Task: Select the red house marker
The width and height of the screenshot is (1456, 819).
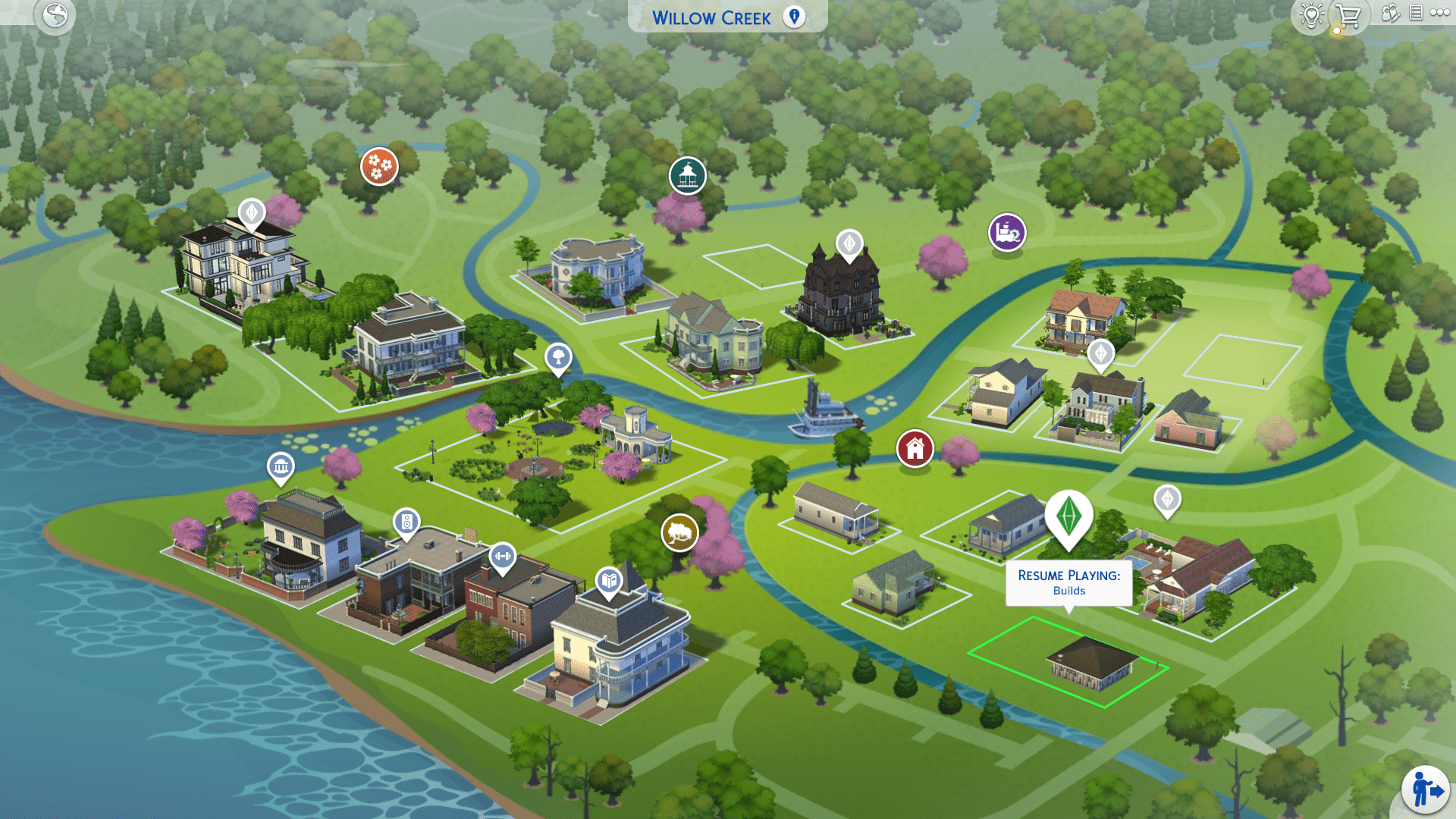Action: tap(915, 448)
